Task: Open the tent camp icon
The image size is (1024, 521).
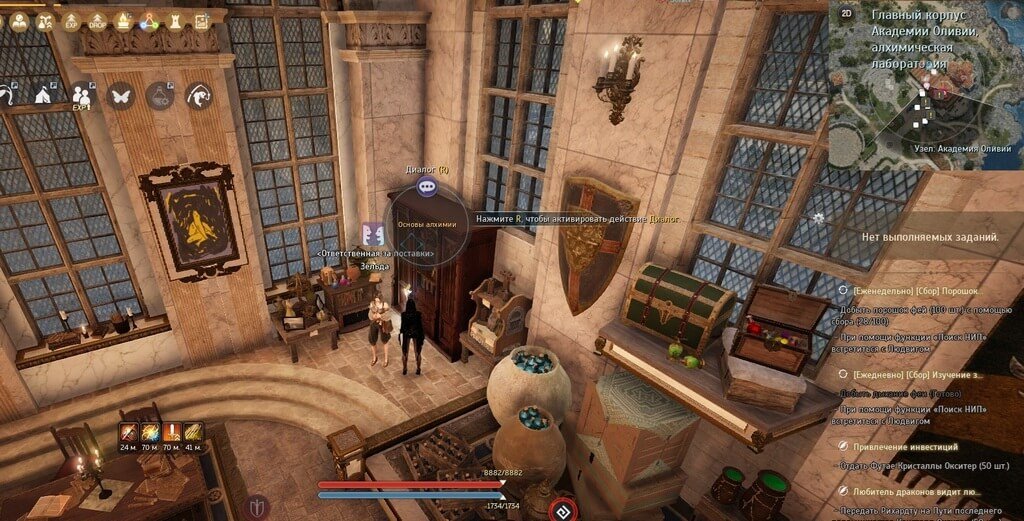Action: coord(44,96)
